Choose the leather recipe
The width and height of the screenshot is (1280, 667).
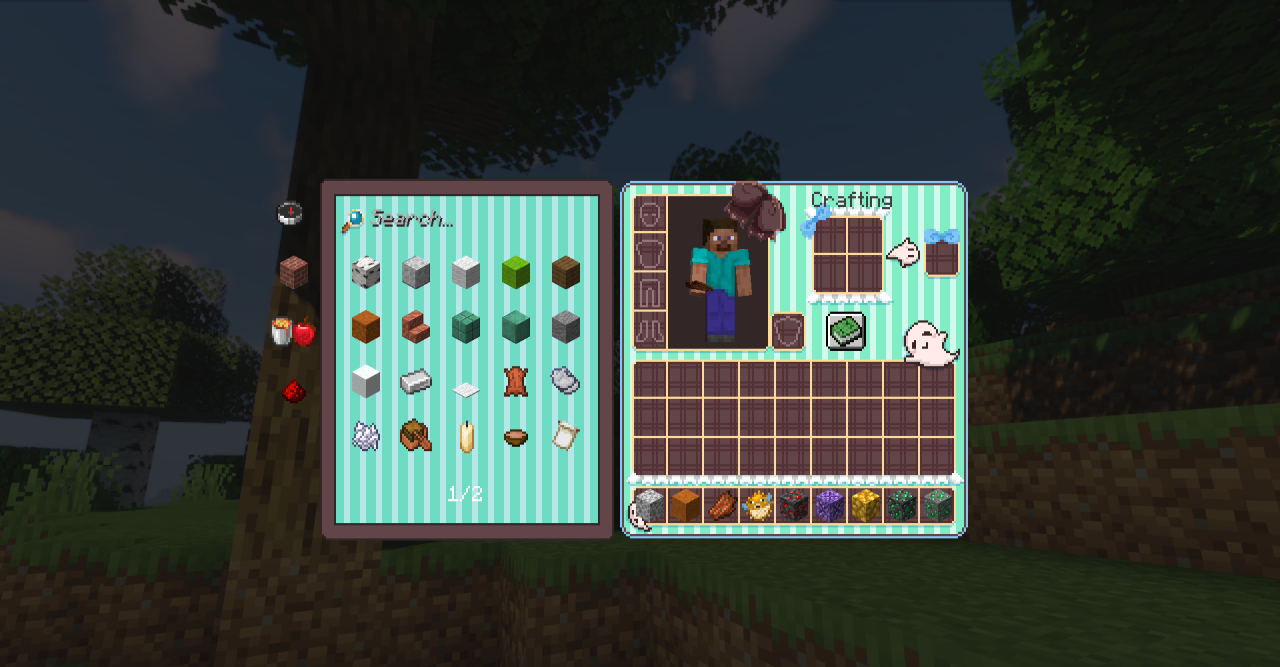pyautogui.click(x=516, y=380)
